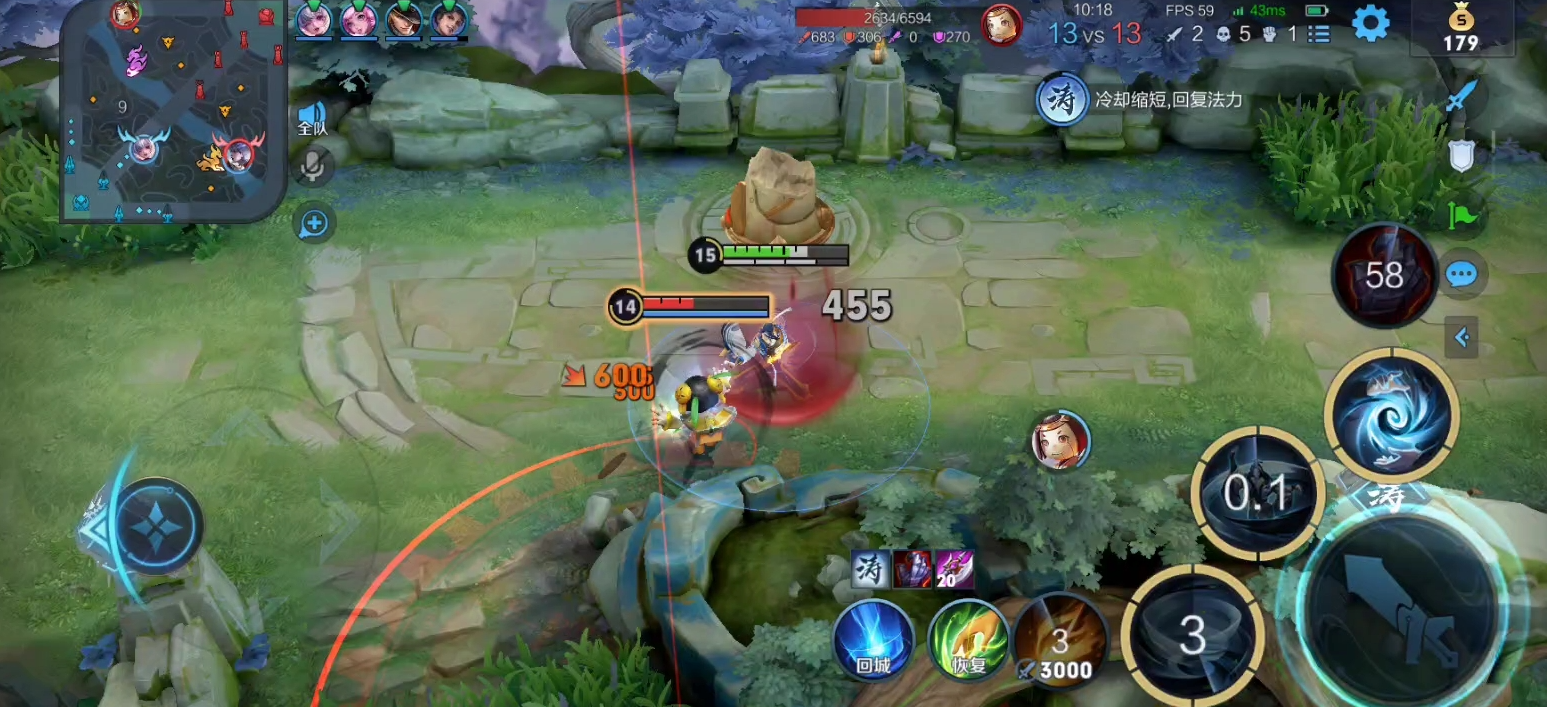The width and height of the screenshot is (1547, 707).
Task: Open the shop via the gold counter
Action: 1460,30
